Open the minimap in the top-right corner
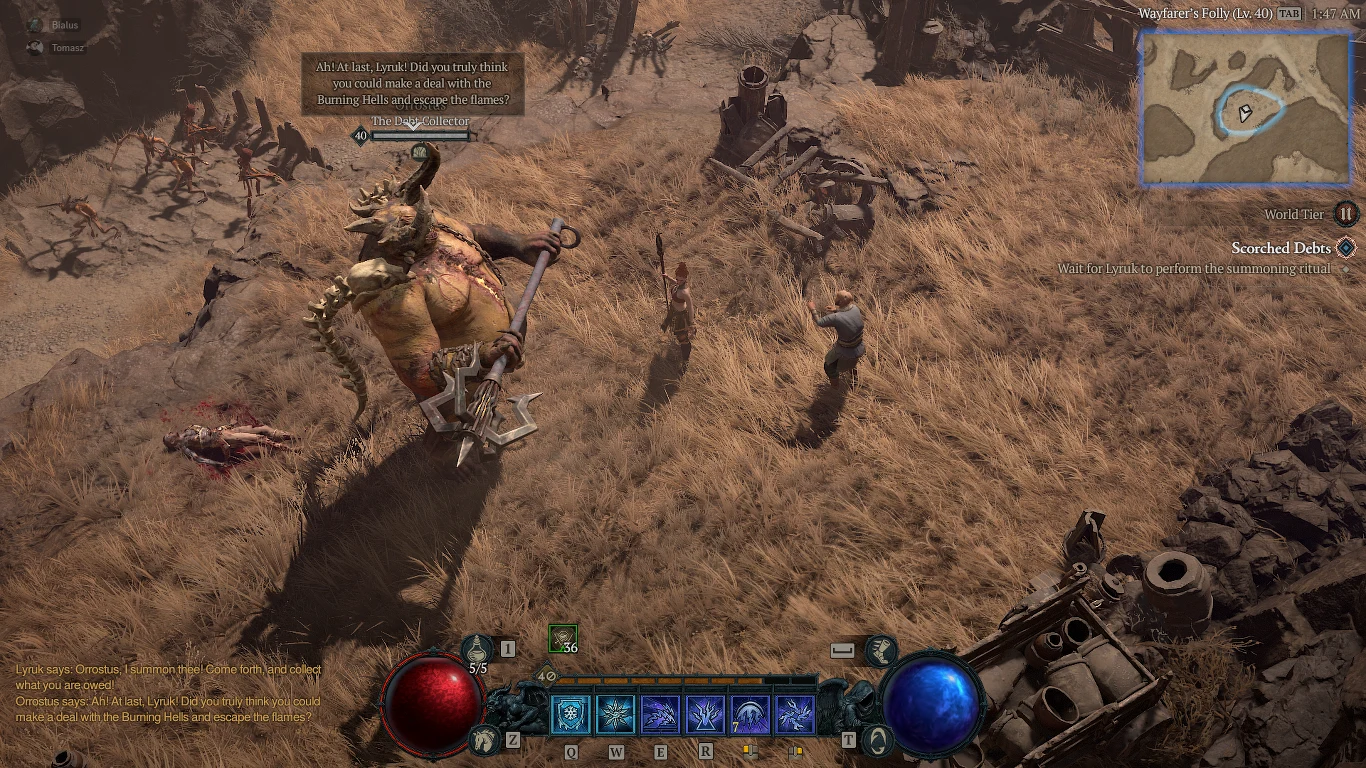 1244,110
